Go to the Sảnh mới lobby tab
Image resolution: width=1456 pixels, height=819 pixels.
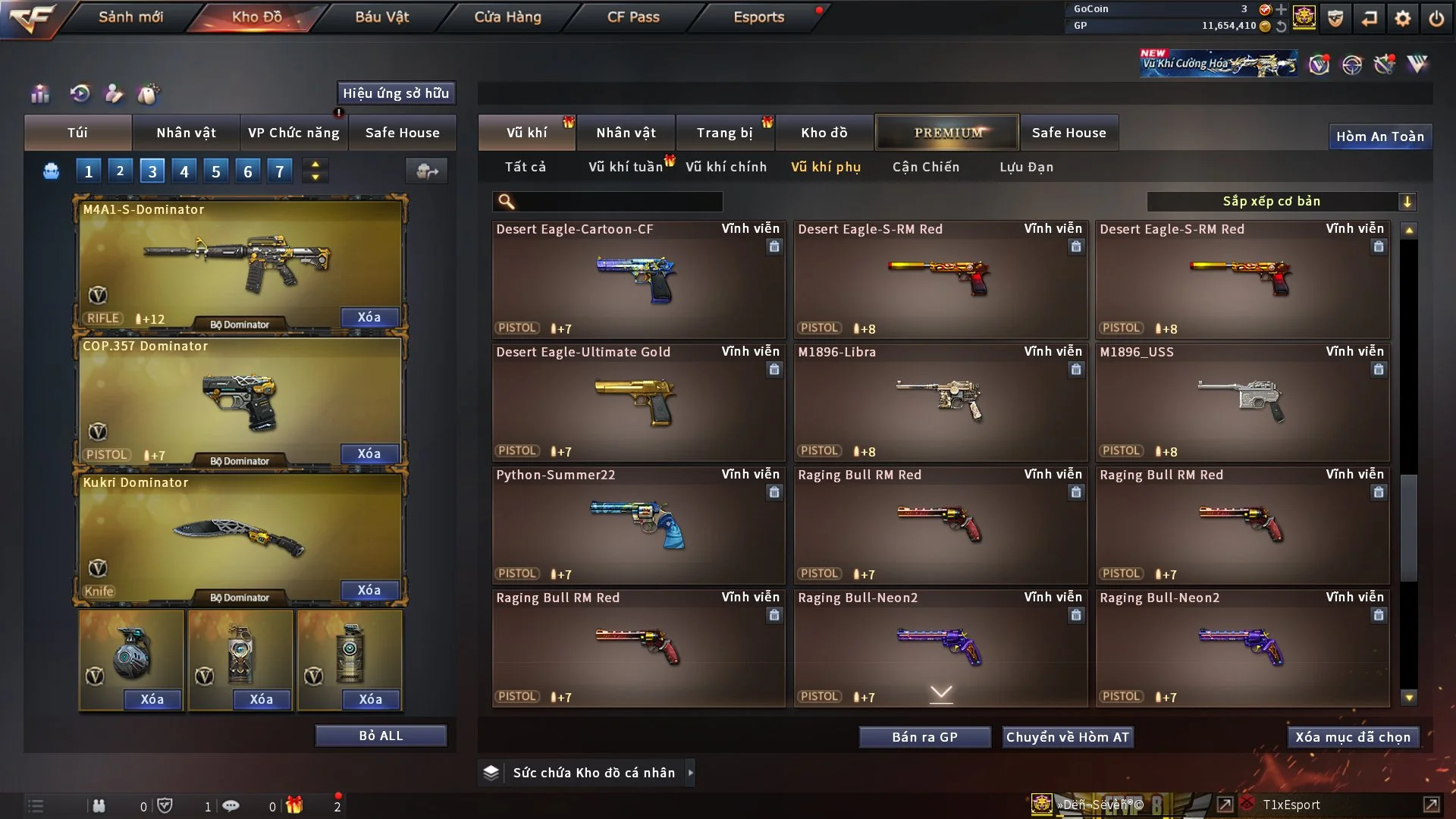(130, 17)
